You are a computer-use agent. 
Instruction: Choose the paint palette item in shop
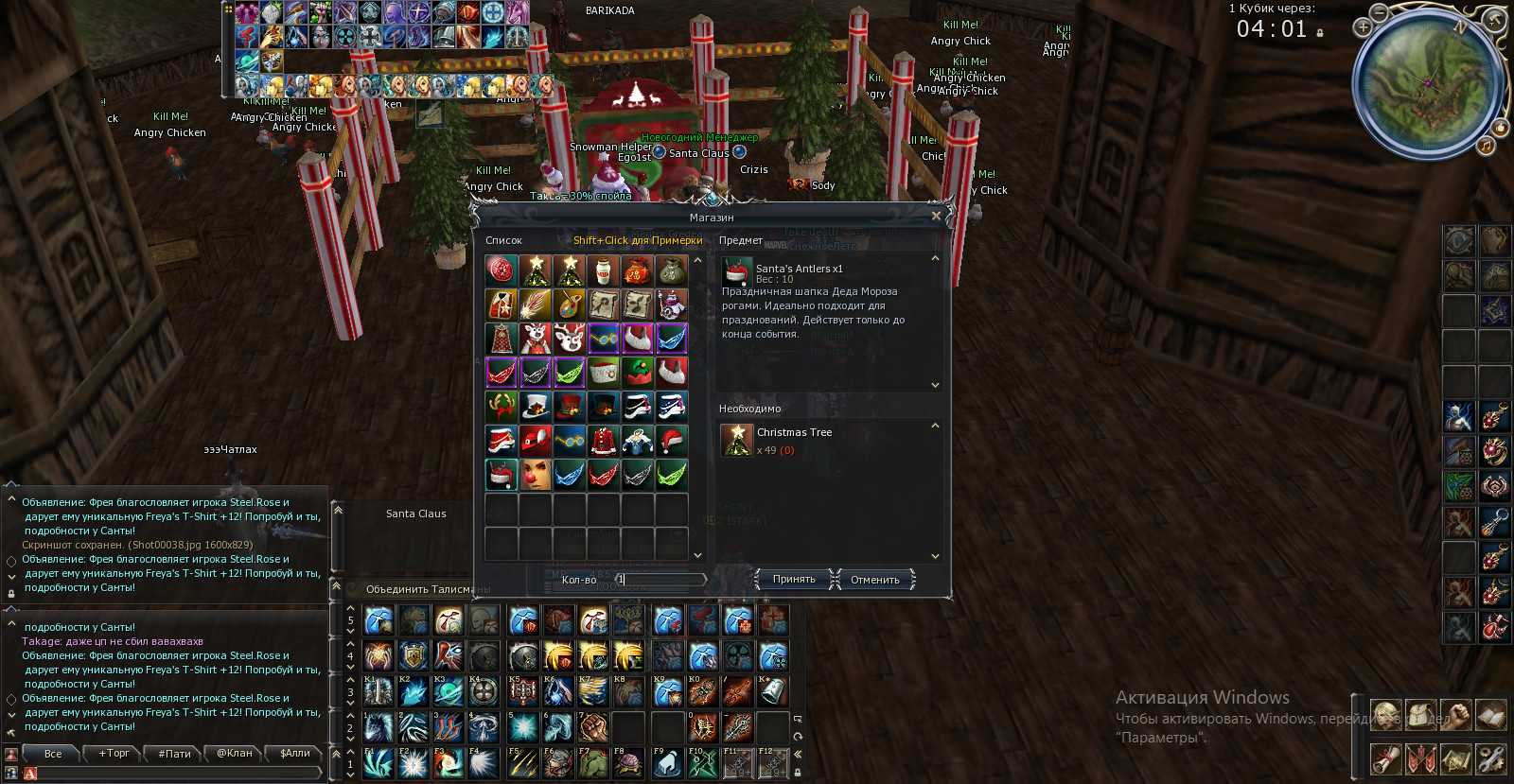569,305
